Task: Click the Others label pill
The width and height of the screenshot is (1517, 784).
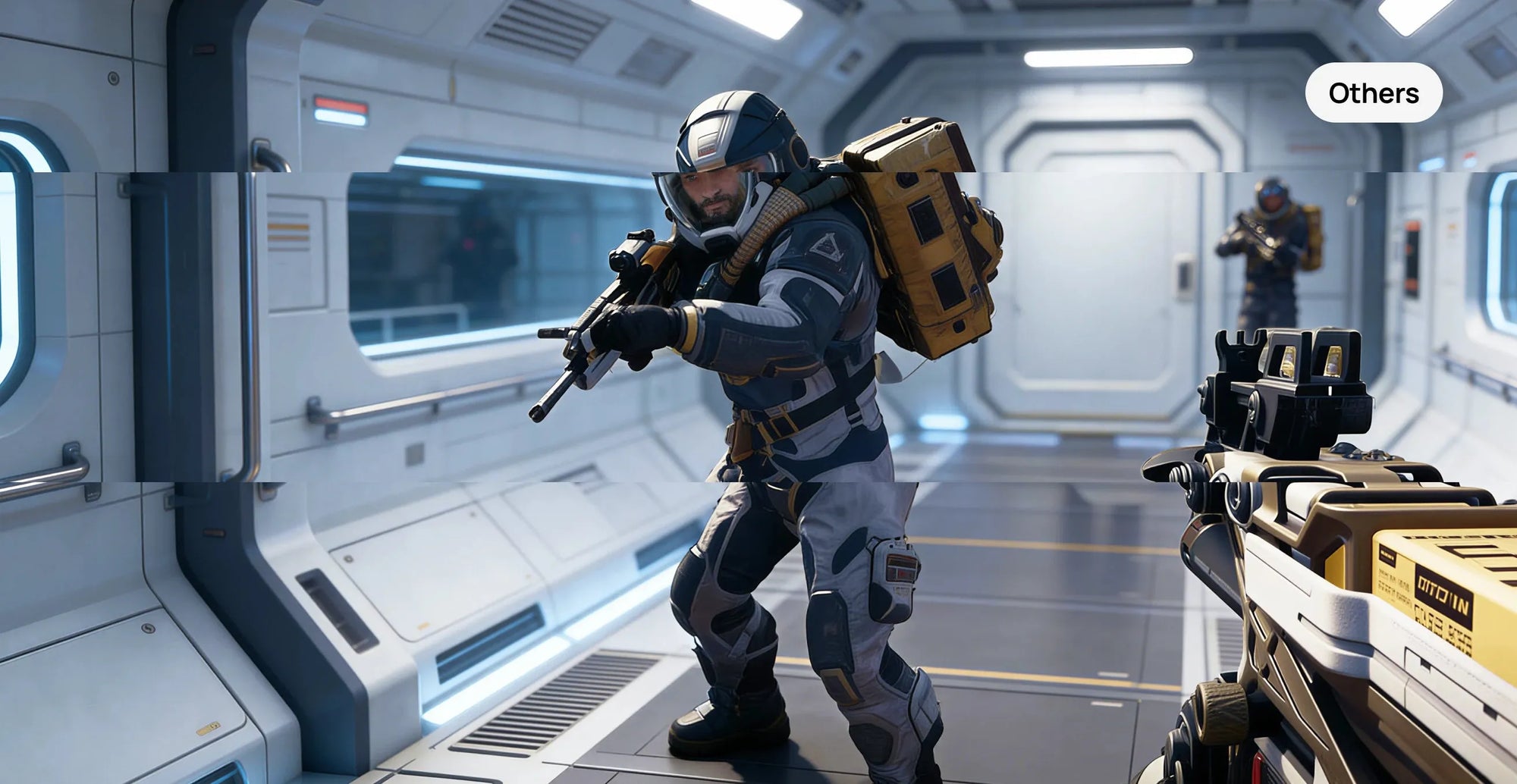Action: (1373, 93)
